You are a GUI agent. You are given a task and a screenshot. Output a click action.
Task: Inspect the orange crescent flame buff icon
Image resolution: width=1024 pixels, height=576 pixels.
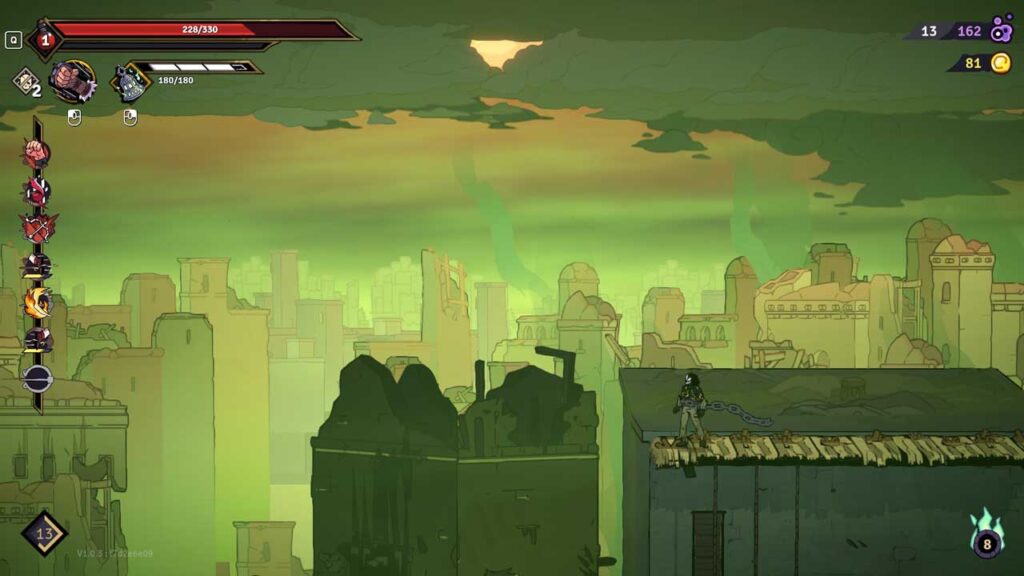(x=37, y=302)
